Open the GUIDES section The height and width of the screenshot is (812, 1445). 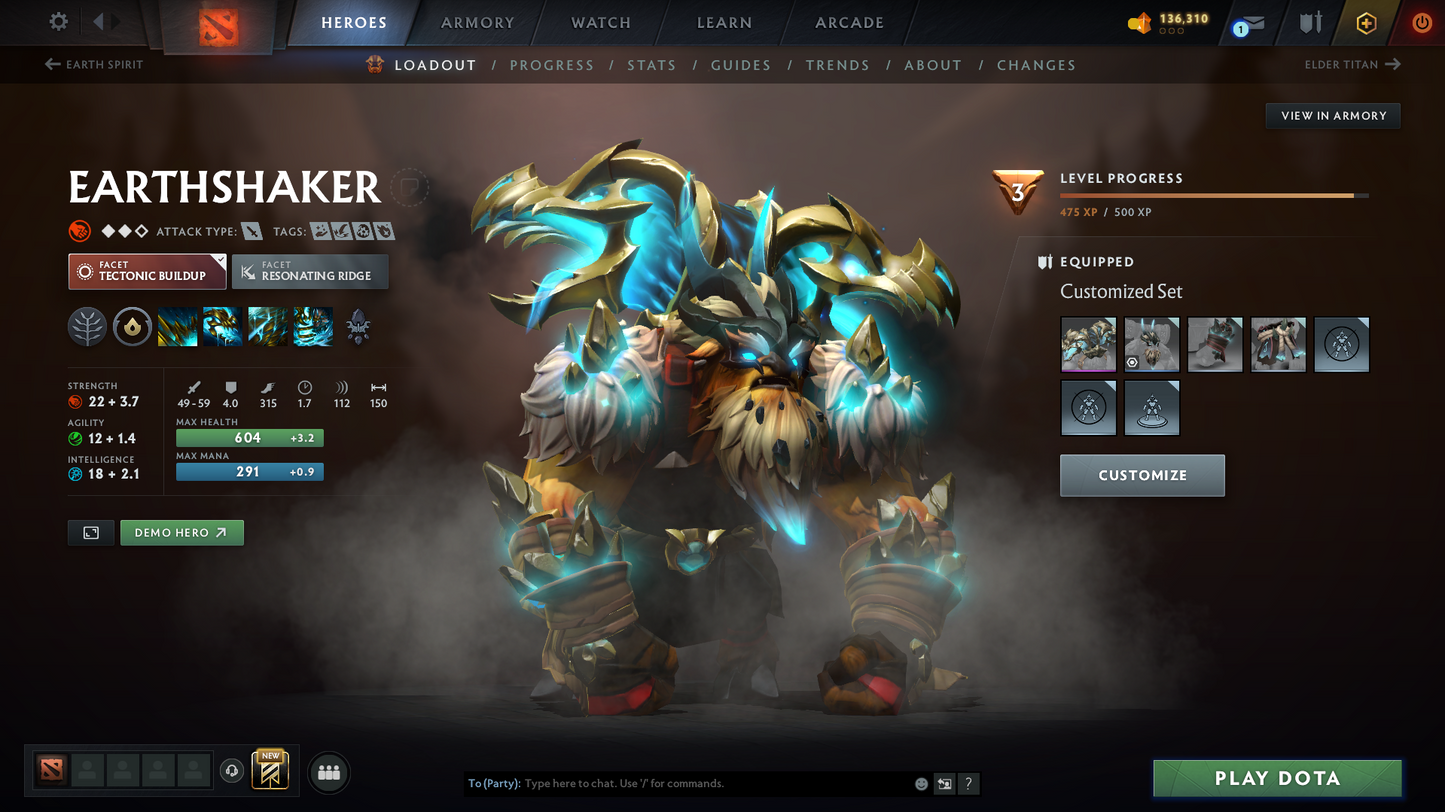coord(741,65)
